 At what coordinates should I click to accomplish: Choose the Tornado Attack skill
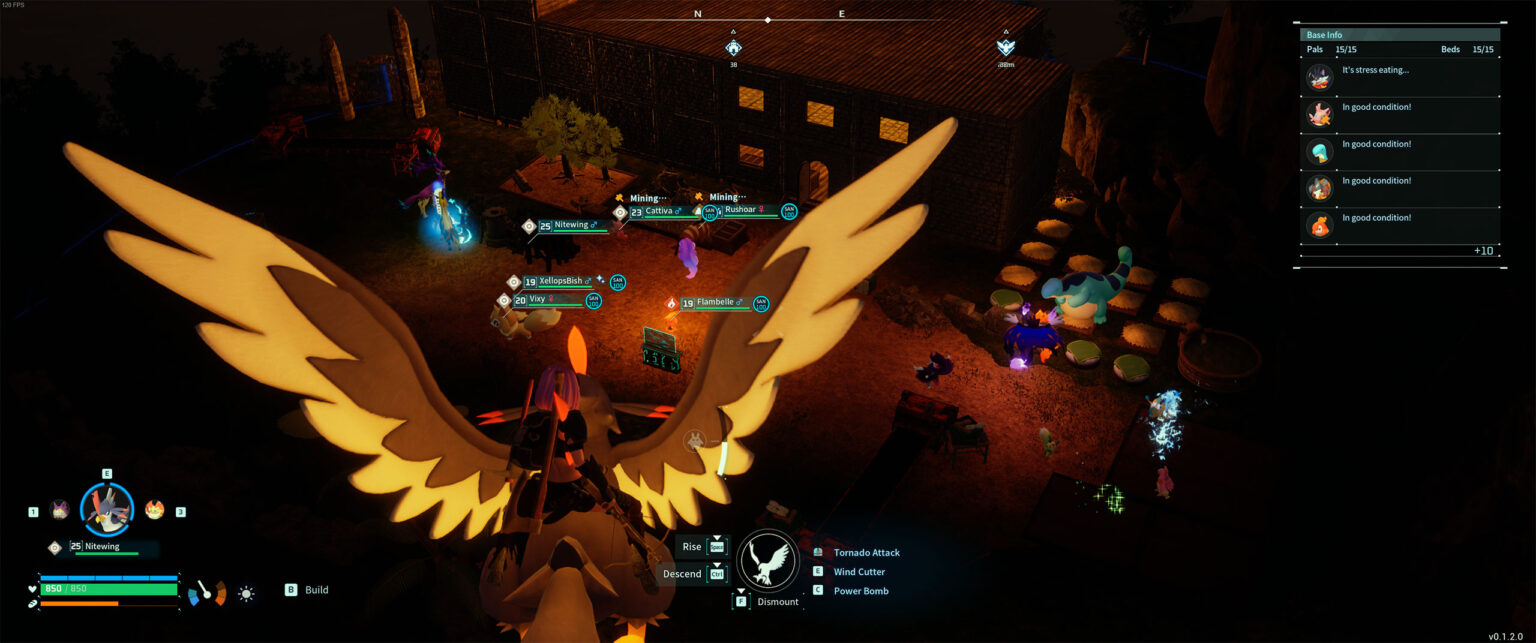coord(866,553)
